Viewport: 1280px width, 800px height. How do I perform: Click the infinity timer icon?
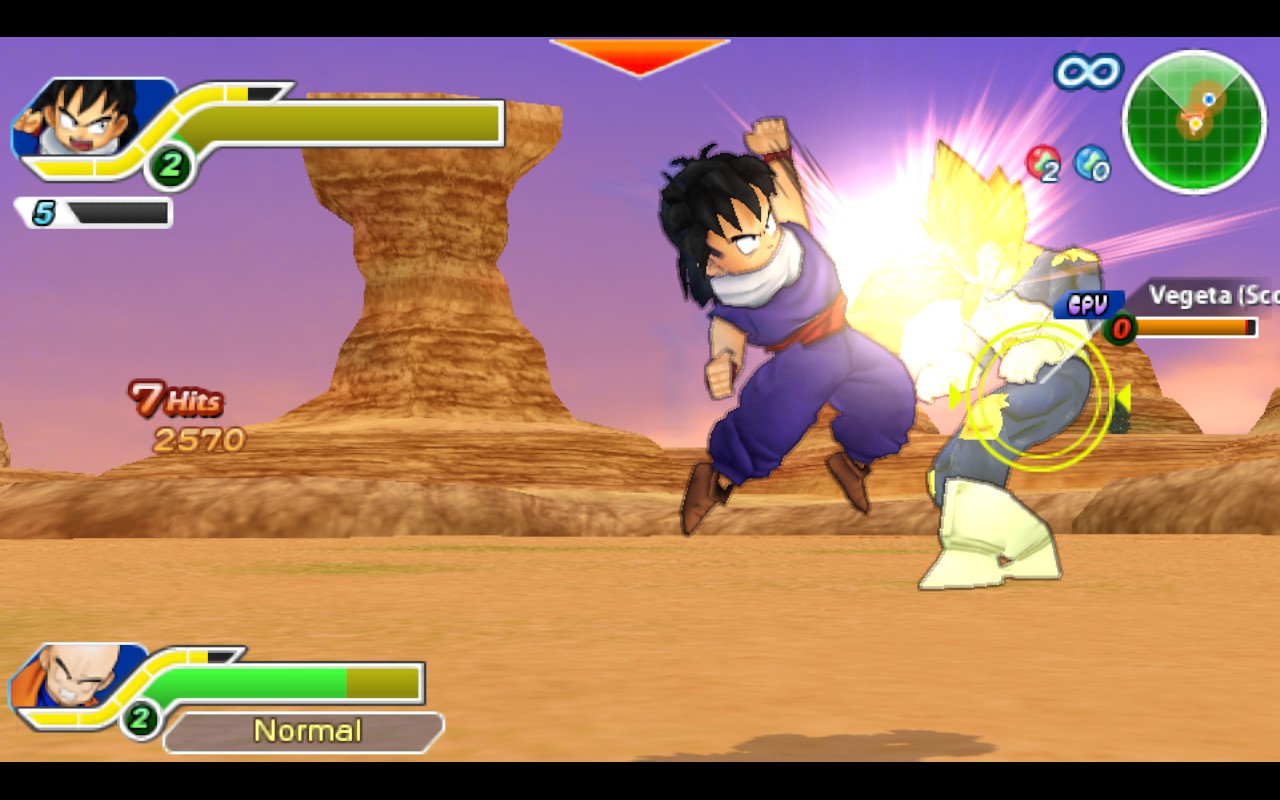click(x=1088, y=71)
